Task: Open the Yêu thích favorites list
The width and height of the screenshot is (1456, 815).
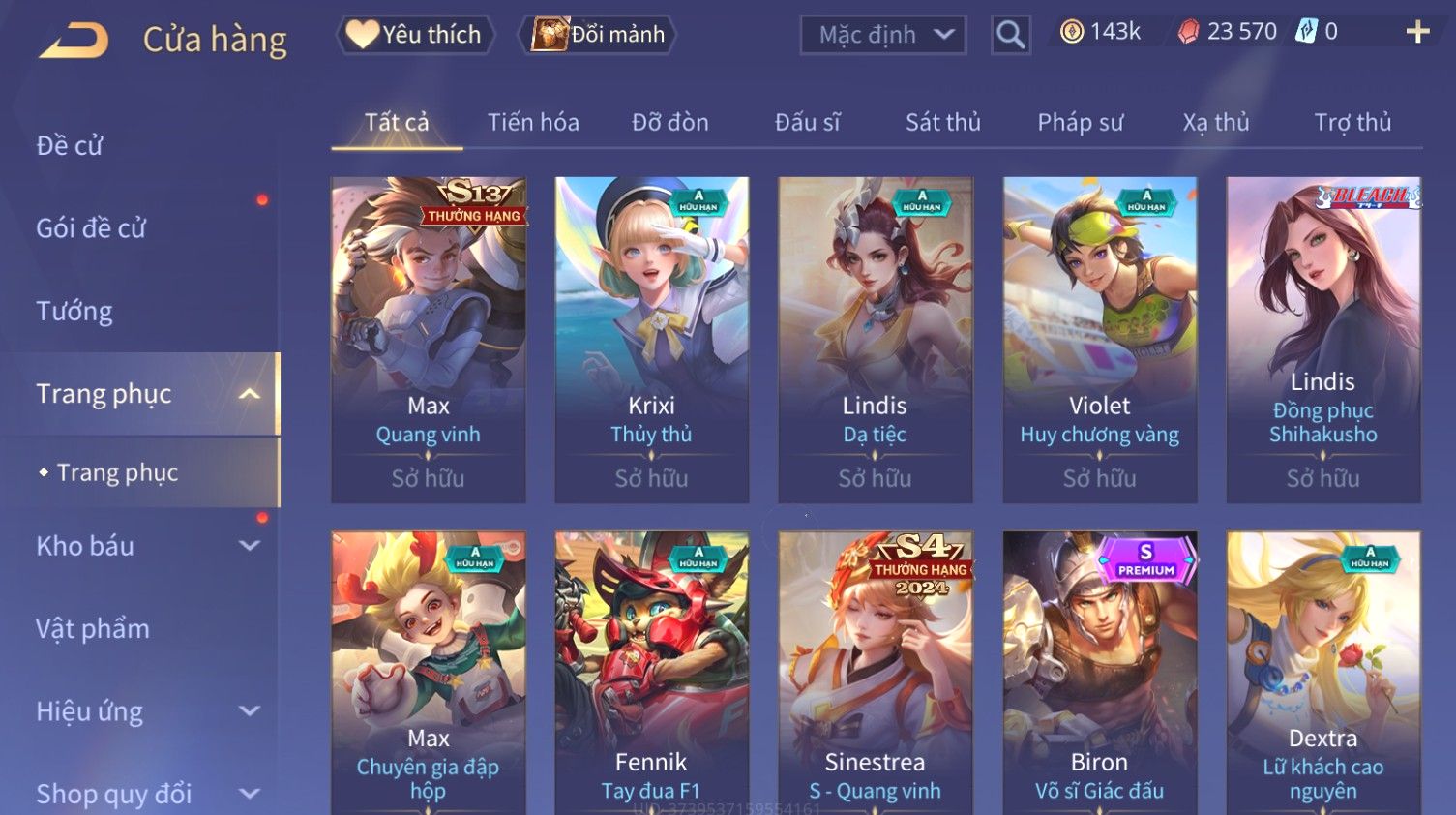Action: [415, 35]
